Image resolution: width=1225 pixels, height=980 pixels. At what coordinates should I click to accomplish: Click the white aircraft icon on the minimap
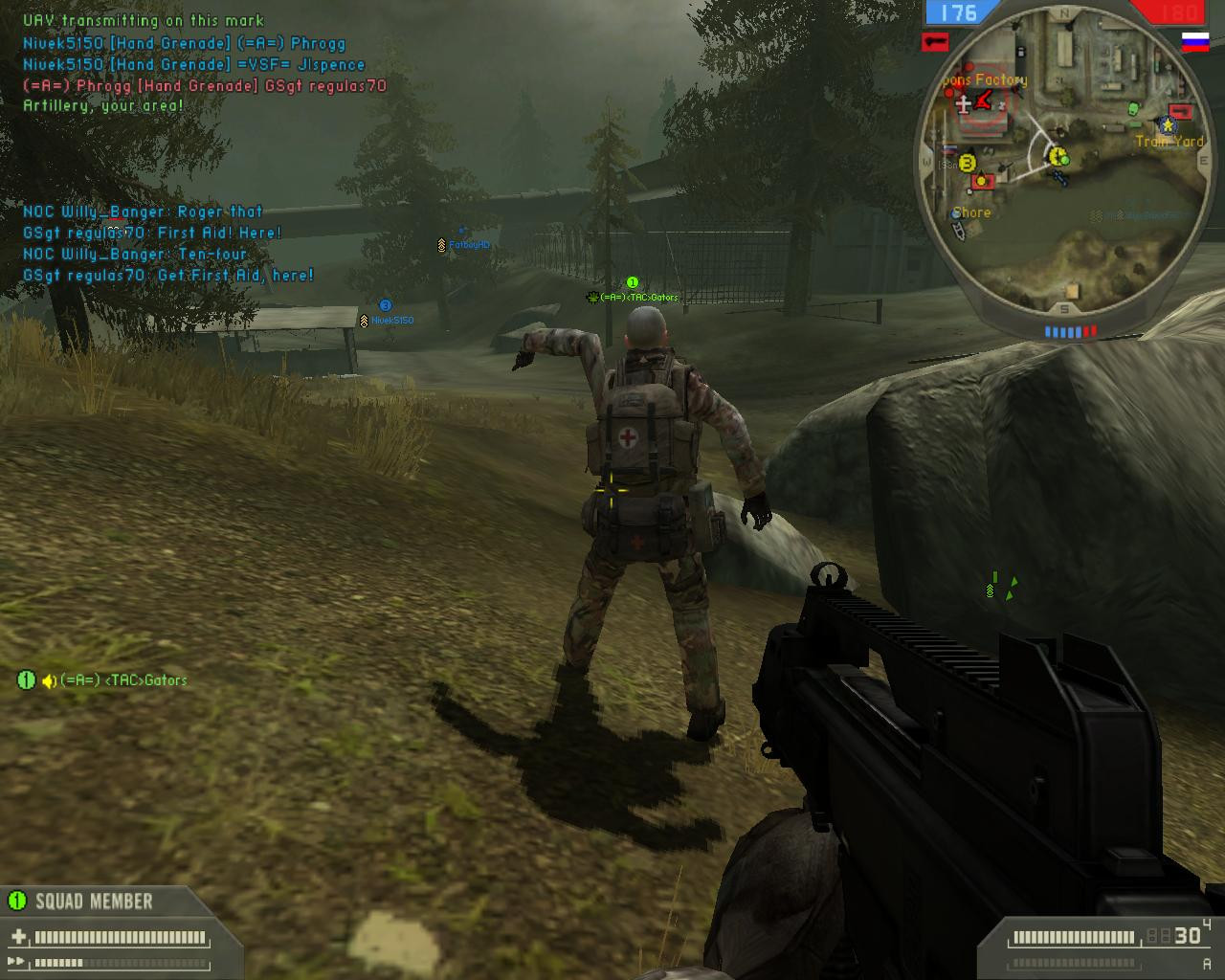[x=962, y=103]
